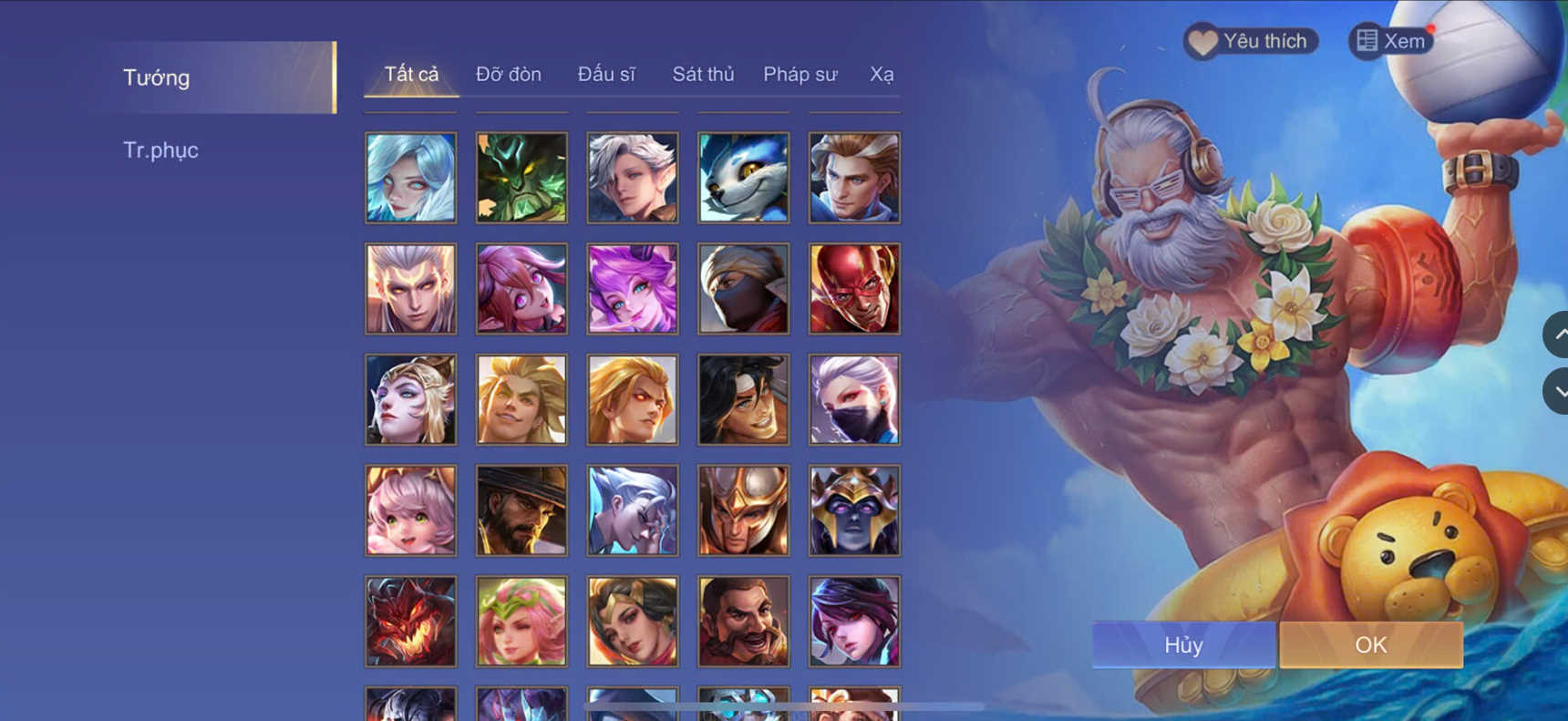This screenshot has height=721, width=1568.
Task: Select The Flash hero portrait
Action: point(853,289)
